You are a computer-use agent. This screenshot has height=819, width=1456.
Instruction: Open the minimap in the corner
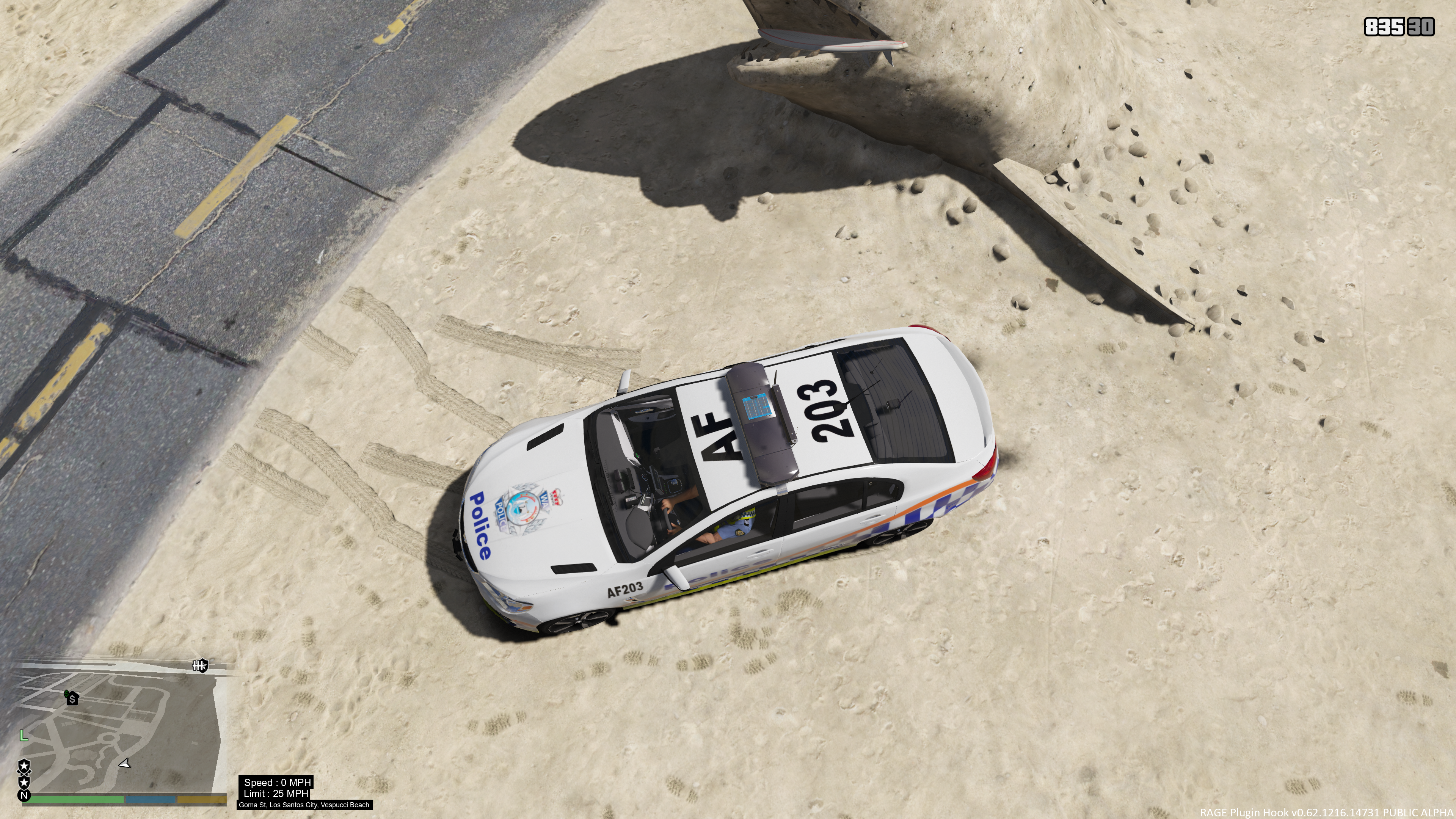pyautogui.click(x=121, y=729)
